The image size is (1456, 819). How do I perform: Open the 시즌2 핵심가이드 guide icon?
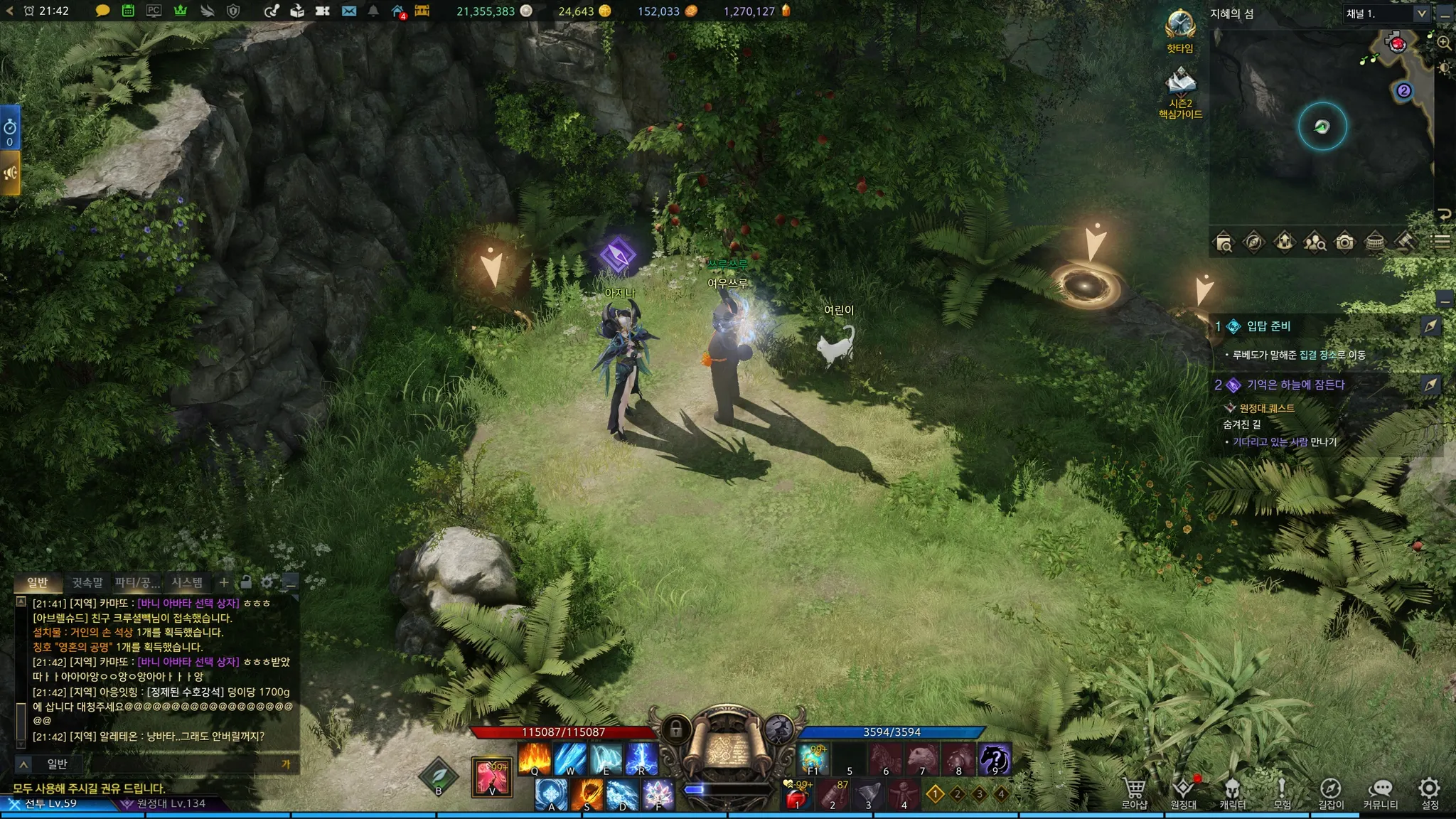1180,89
